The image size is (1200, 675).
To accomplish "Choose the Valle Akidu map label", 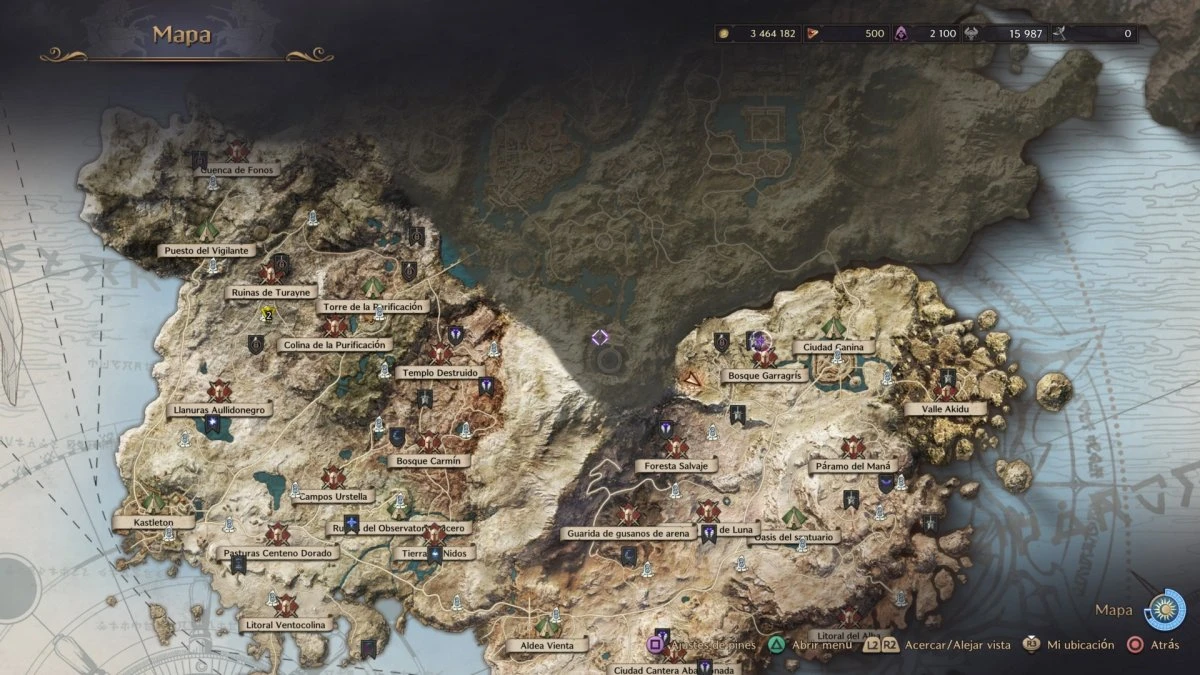I will (x=945, y=409).
